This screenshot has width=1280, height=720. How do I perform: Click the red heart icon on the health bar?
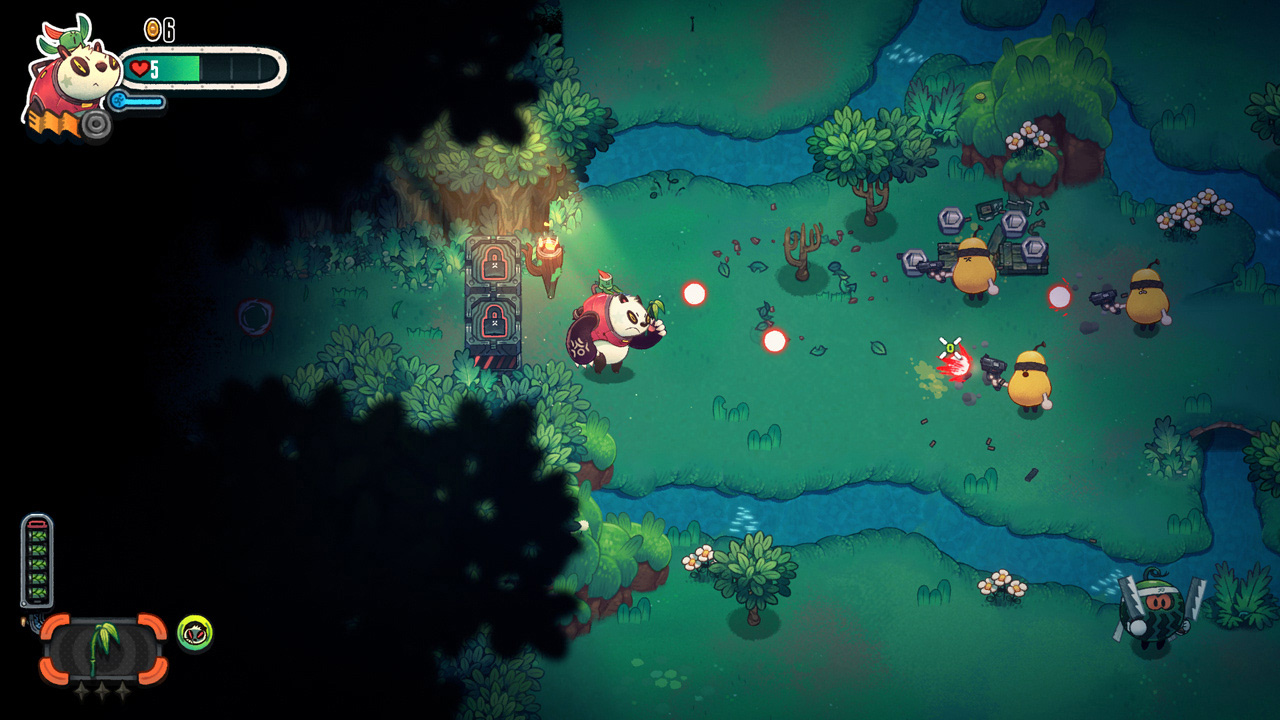140,68
